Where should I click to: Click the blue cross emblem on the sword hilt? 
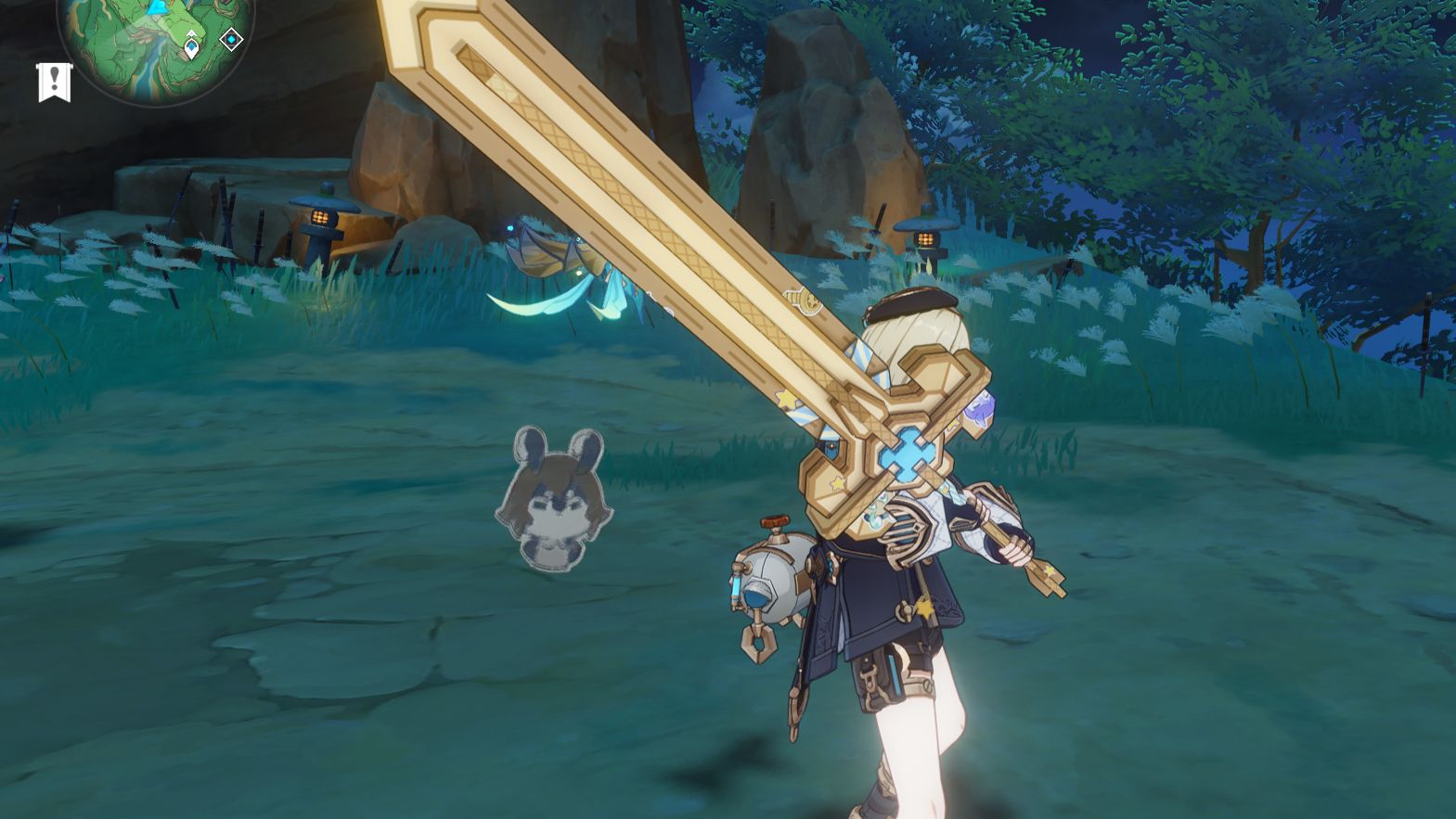tap(905, 456)
